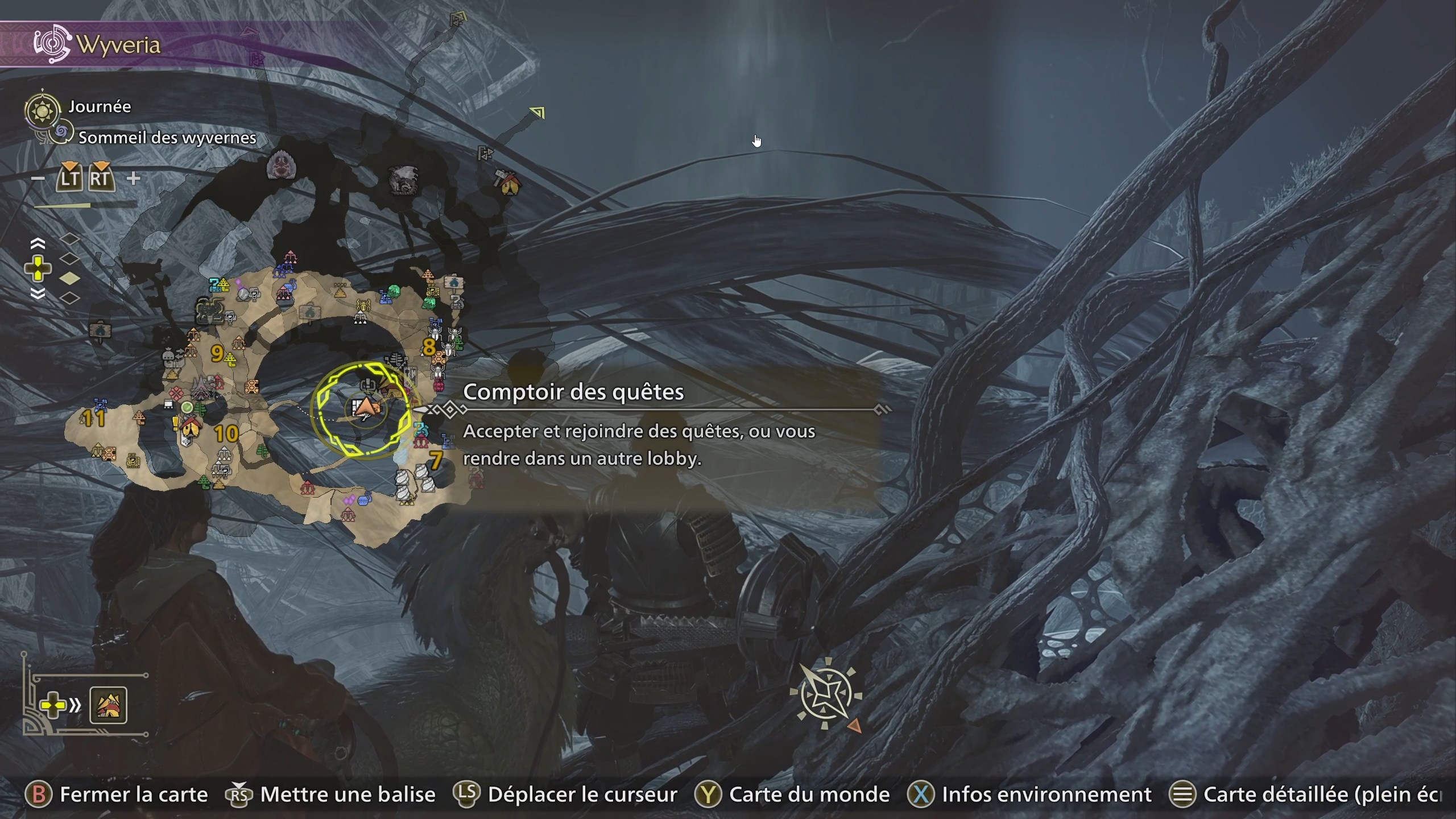Click the red-roofed campsite icon near zone 10

tap(191, 427)
